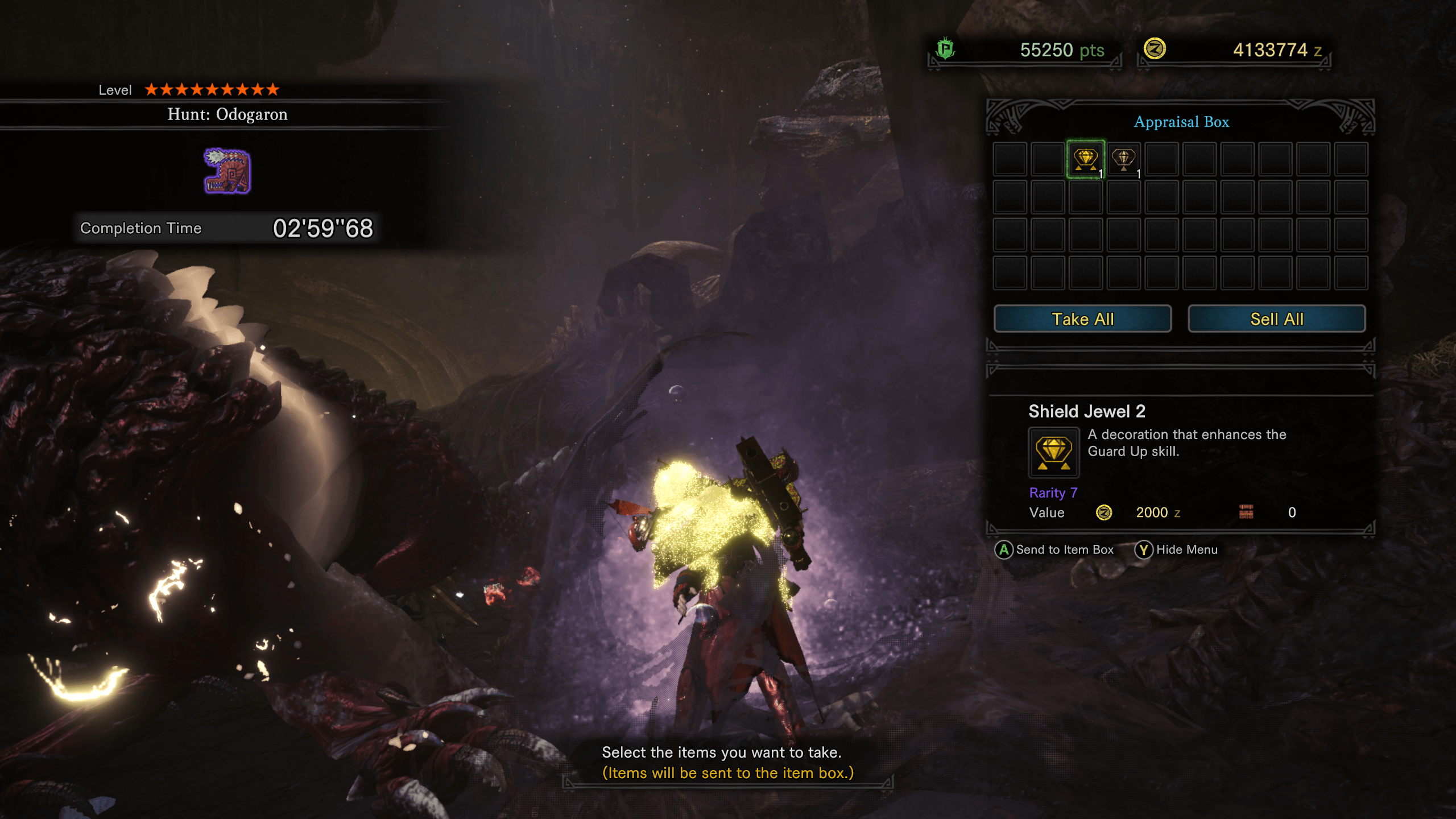Click the Y button prompt next to Hide Menu

[x=1143, y=549]
